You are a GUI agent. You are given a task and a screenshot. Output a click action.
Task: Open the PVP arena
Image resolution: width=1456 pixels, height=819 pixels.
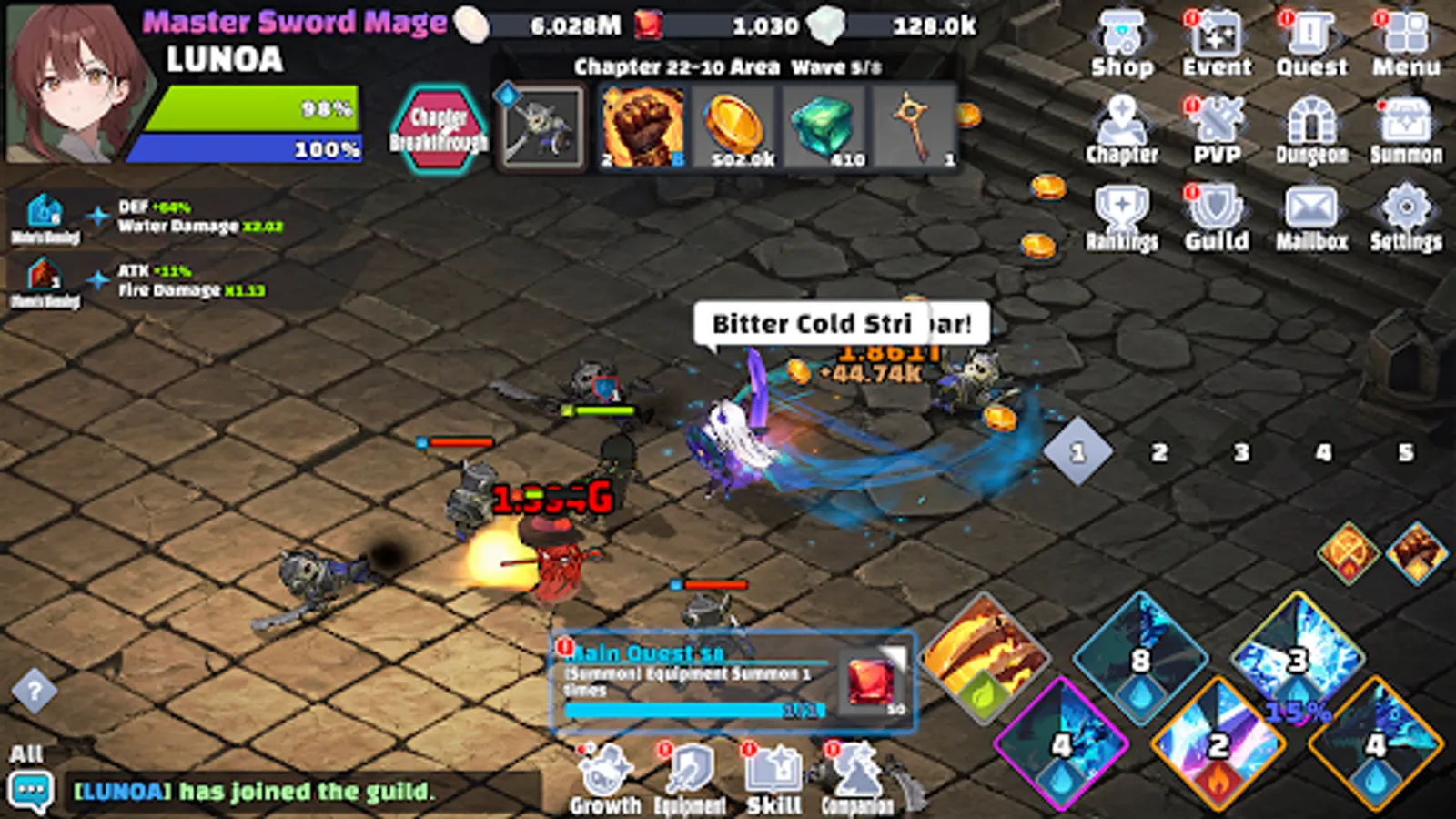1218,123
